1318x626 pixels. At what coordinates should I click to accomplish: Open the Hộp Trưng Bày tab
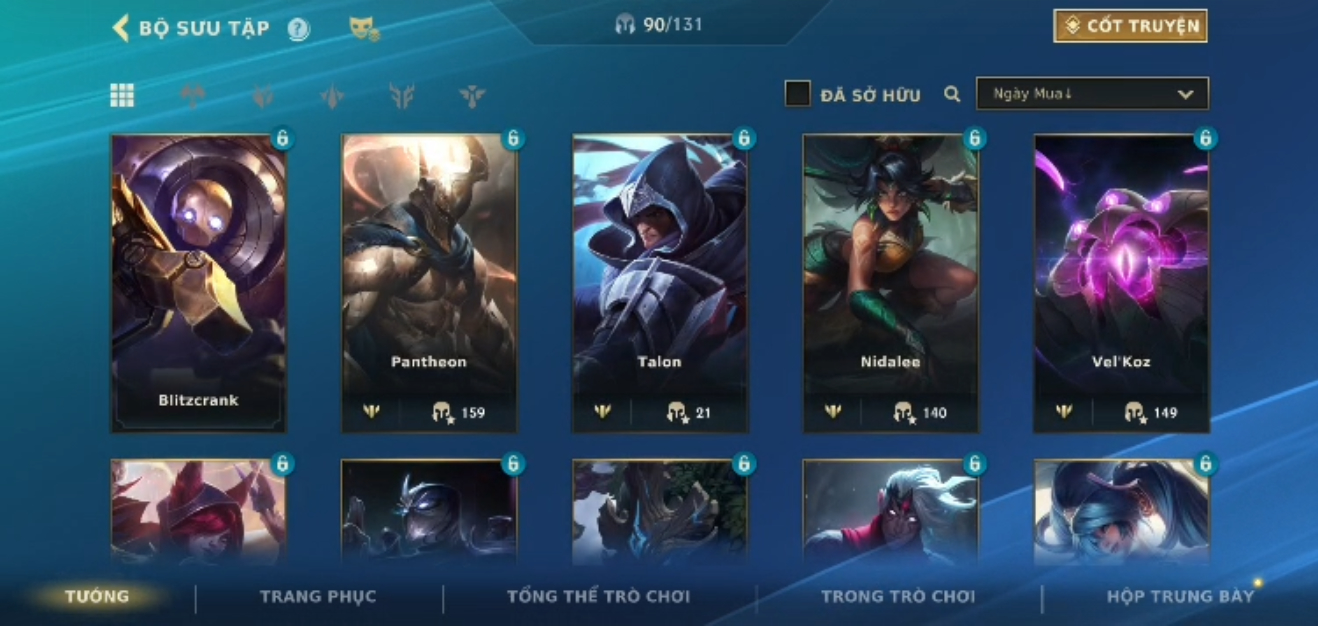pyautogui.click(x=1179, y=597)
